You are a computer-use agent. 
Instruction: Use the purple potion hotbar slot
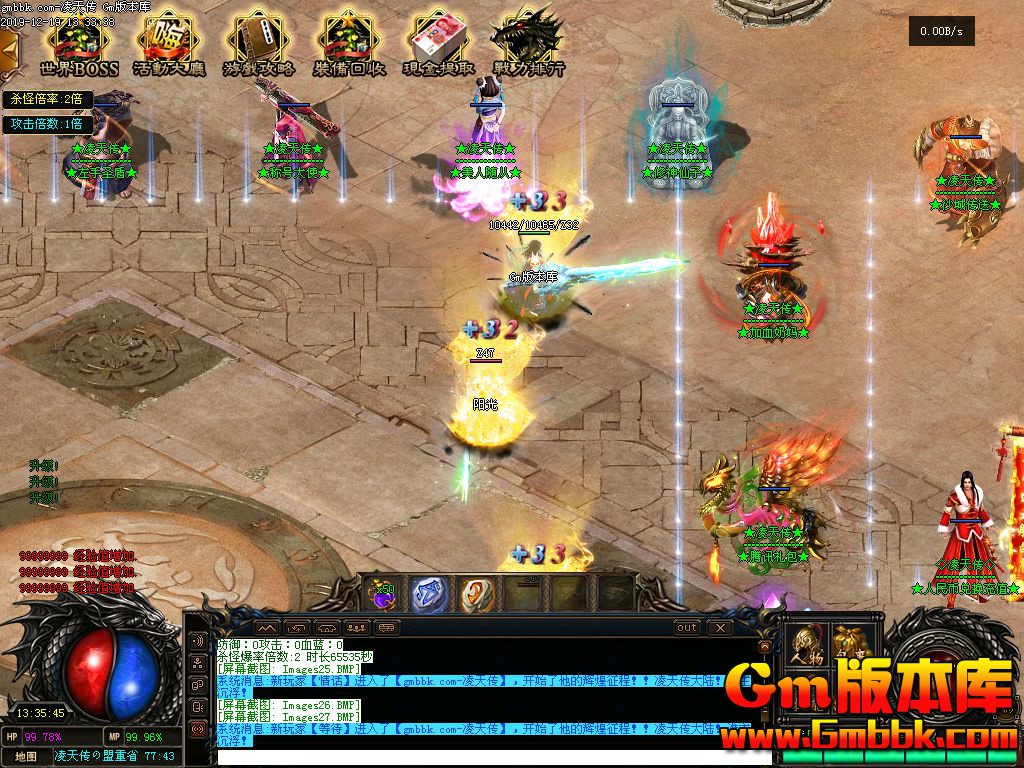(x=382, y=594)
